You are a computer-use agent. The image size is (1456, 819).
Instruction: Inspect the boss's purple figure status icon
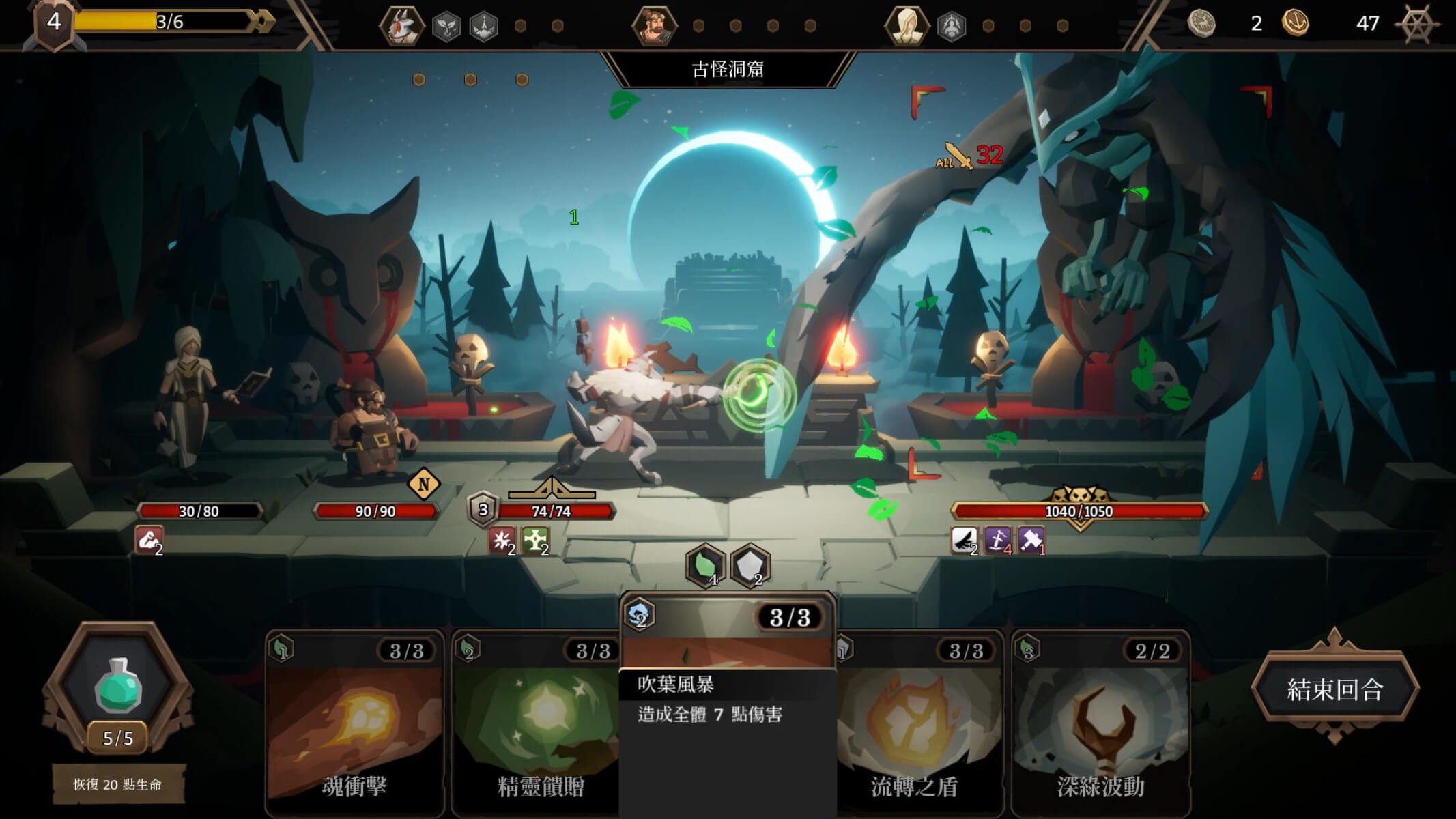(x=997, y=541)
